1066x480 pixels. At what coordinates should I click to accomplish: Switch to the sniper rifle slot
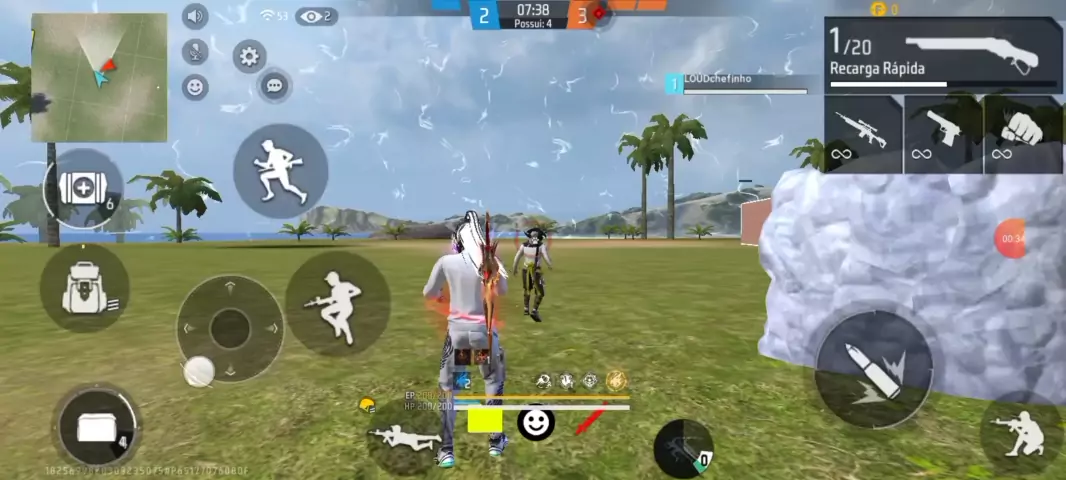[863, 134]
